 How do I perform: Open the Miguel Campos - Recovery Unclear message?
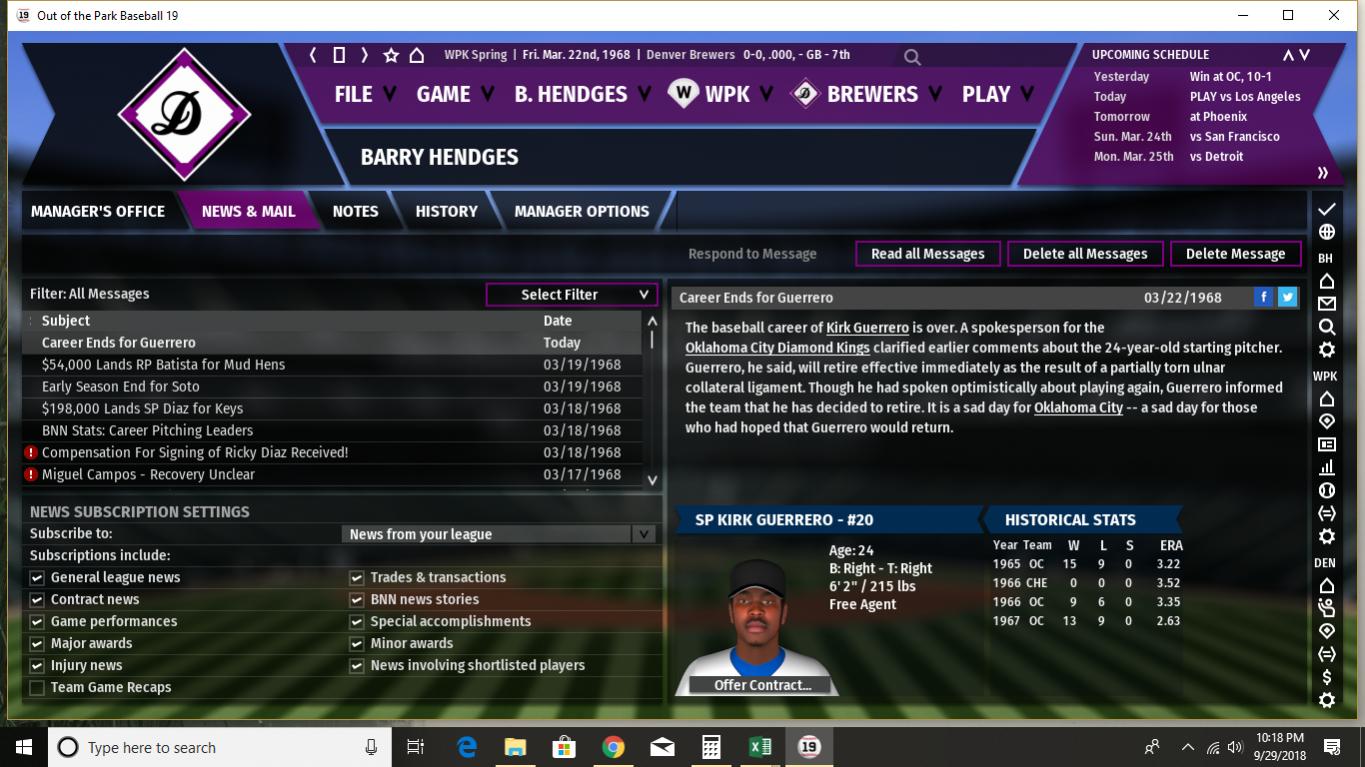click(148, 474)
